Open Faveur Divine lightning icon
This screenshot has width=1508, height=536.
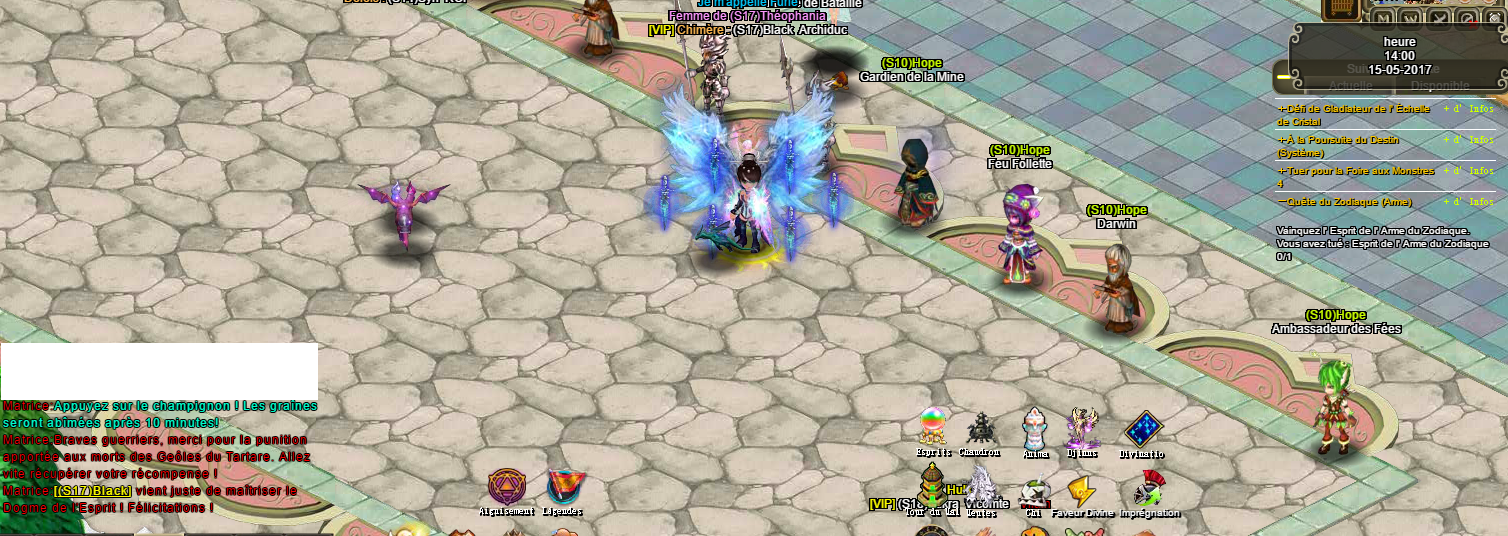(x=1081, y=490)
